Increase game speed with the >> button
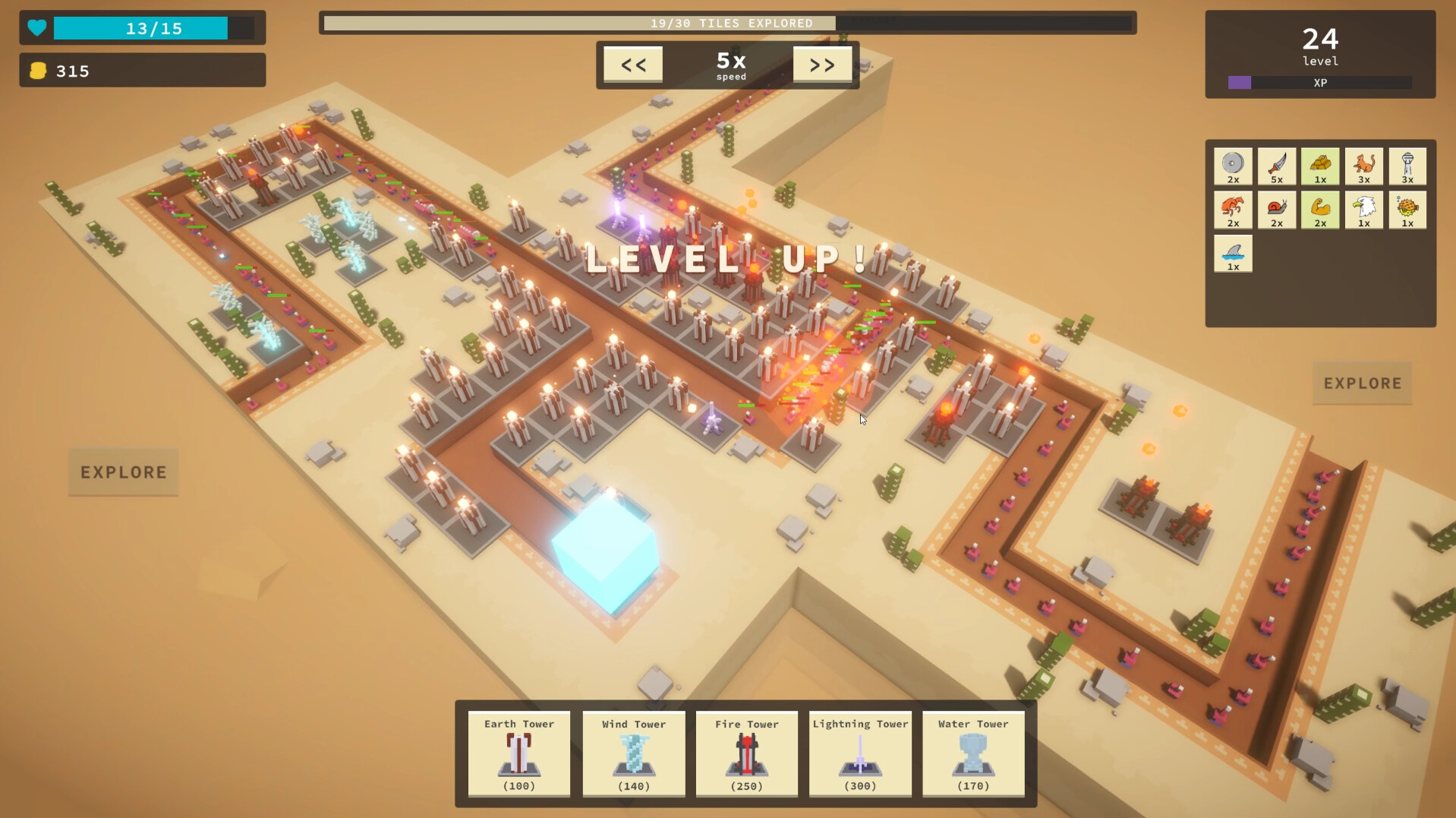This screenshot has height=818, width=1456. [x=823, y=64]
